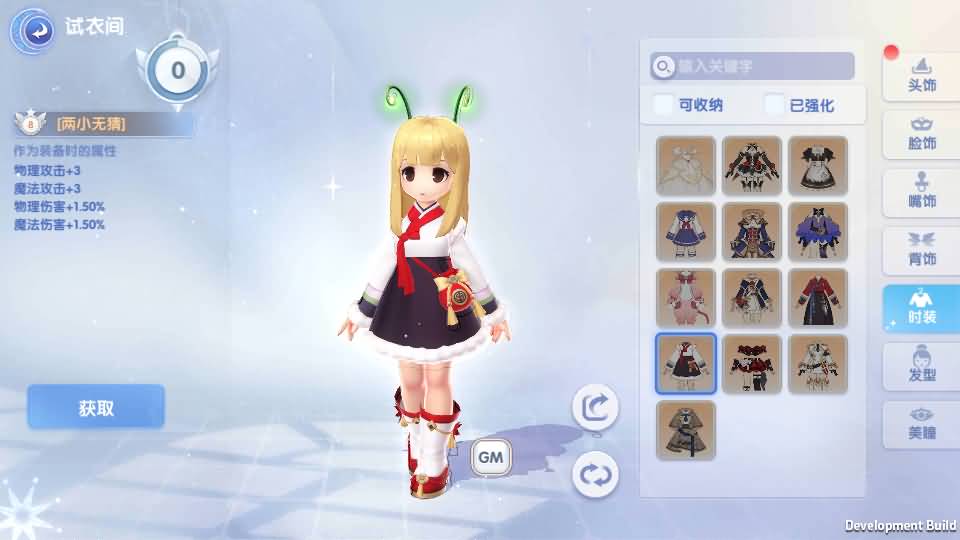The width and height of the screenshot is (960, 540).
Task: Switch to the 头饰 headwear tab
Action: click(x=920, y=75)
